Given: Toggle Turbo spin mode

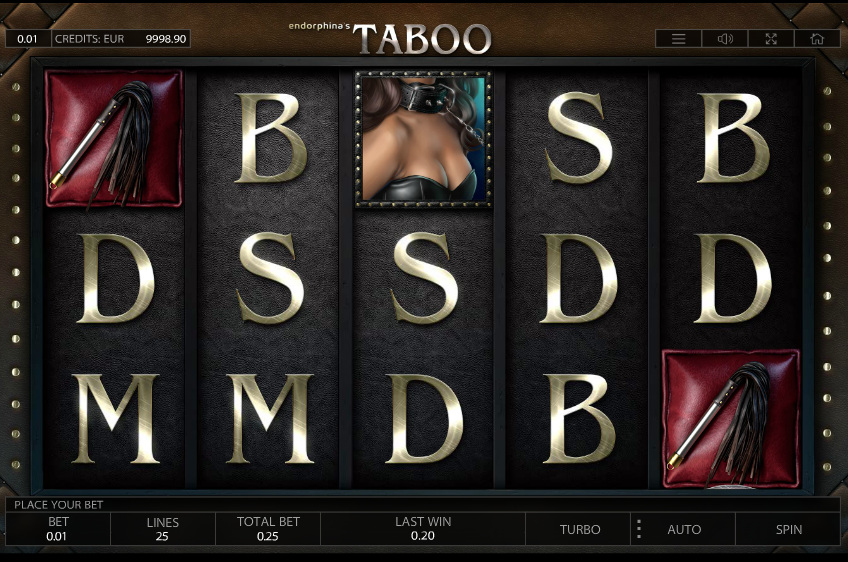Looking at the screenshot, I should click(x=580, y=529).
